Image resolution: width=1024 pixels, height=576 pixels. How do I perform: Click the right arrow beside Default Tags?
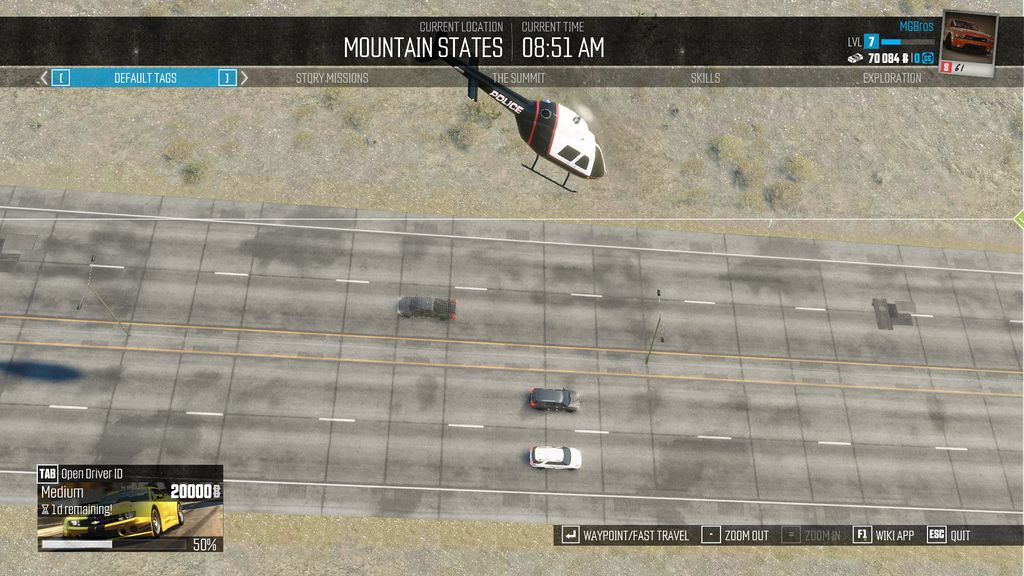pyautogui.click(x=245, y=78)
